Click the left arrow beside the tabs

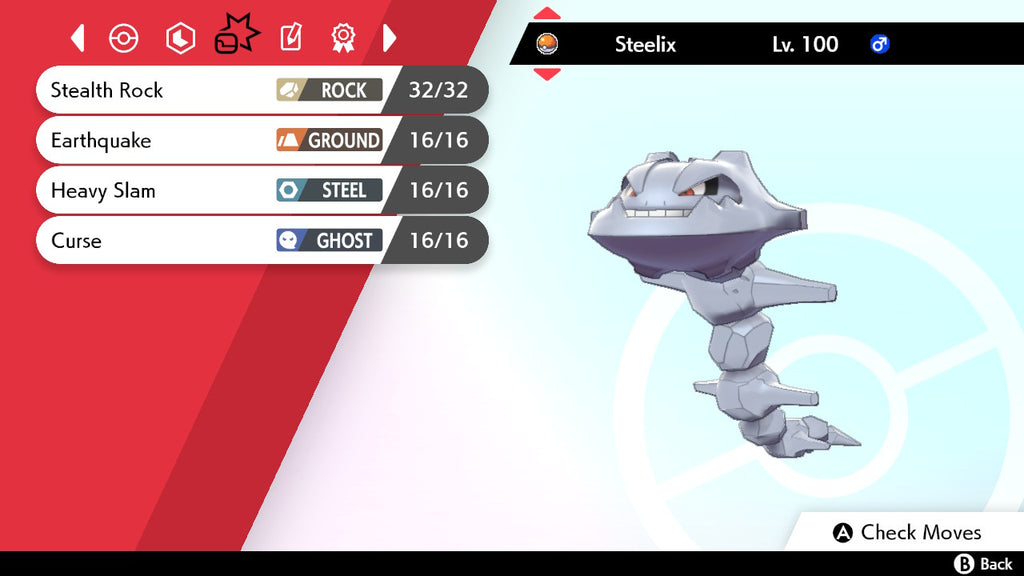pos(78,39)
